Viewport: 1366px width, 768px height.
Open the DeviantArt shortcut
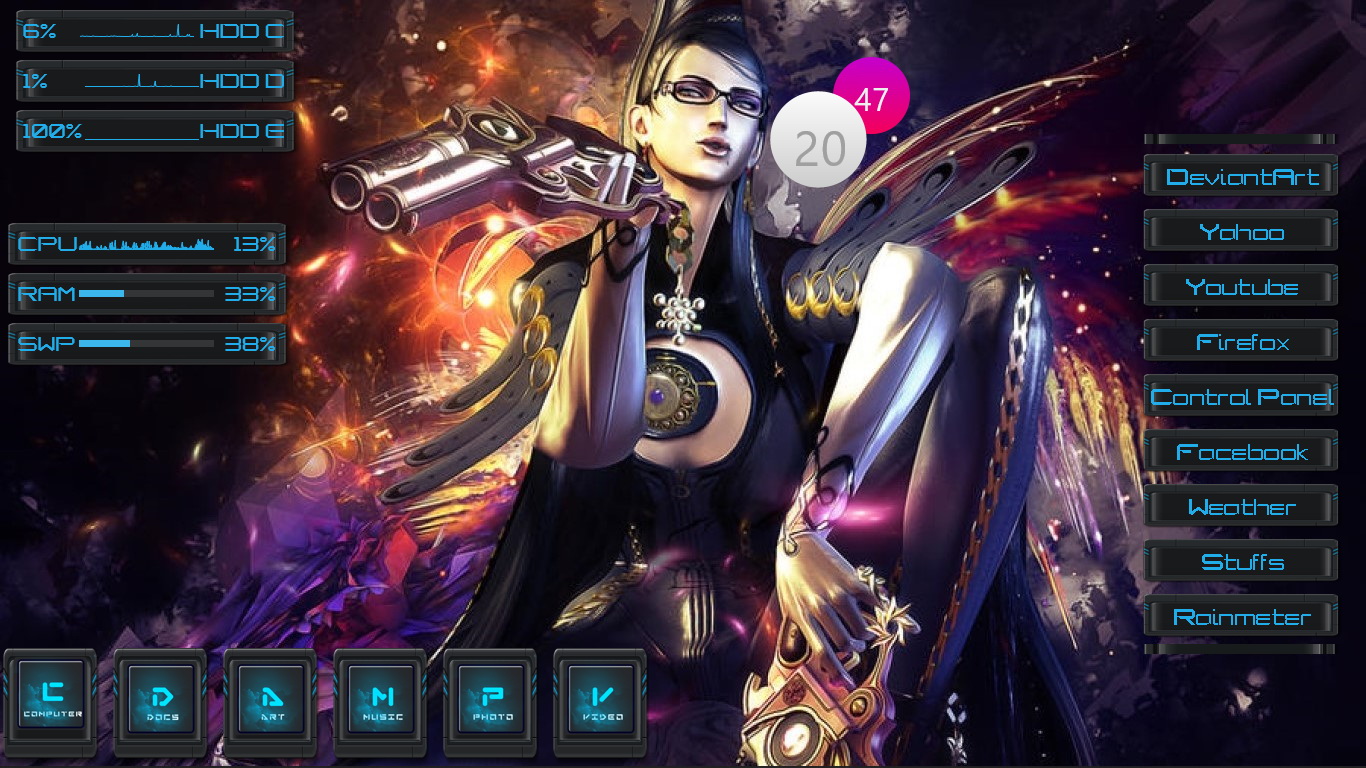point(1240,176)
